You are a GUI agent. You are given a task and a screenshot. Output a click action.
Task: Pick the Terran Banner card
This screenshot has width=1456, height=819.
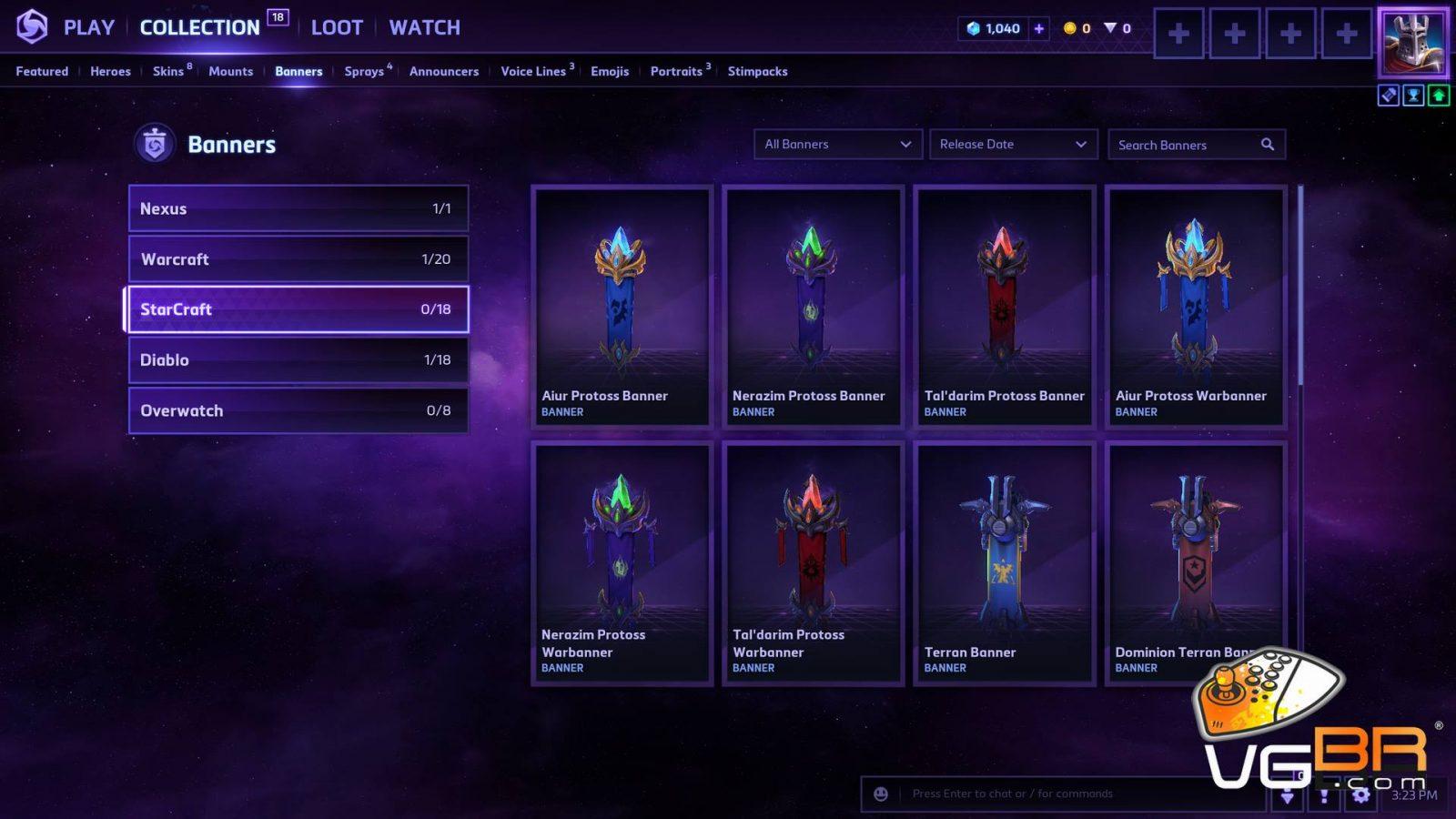pos(1004,562)
